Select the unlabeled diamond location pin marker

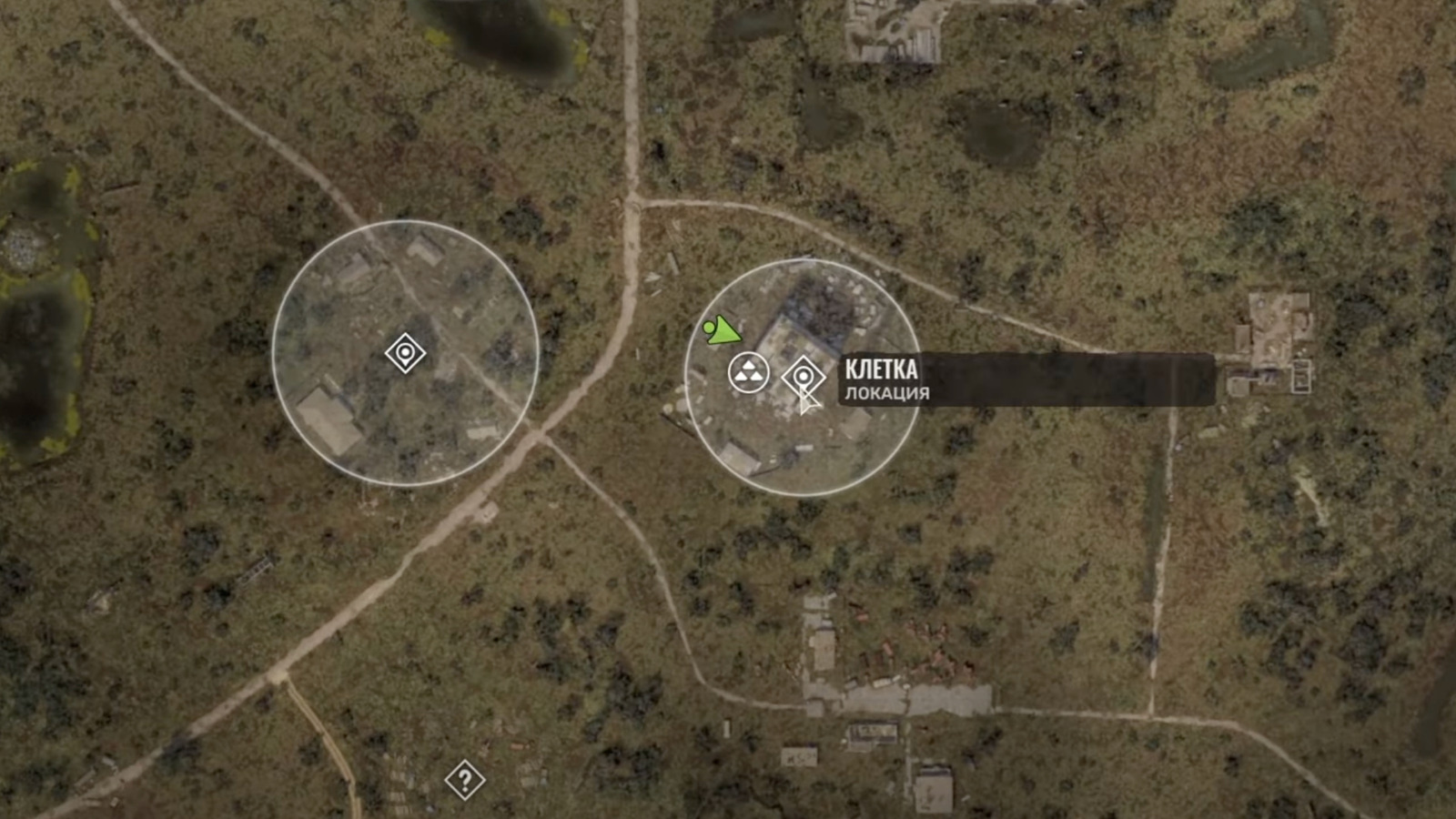pyautogui.click(x=405, y=352)
